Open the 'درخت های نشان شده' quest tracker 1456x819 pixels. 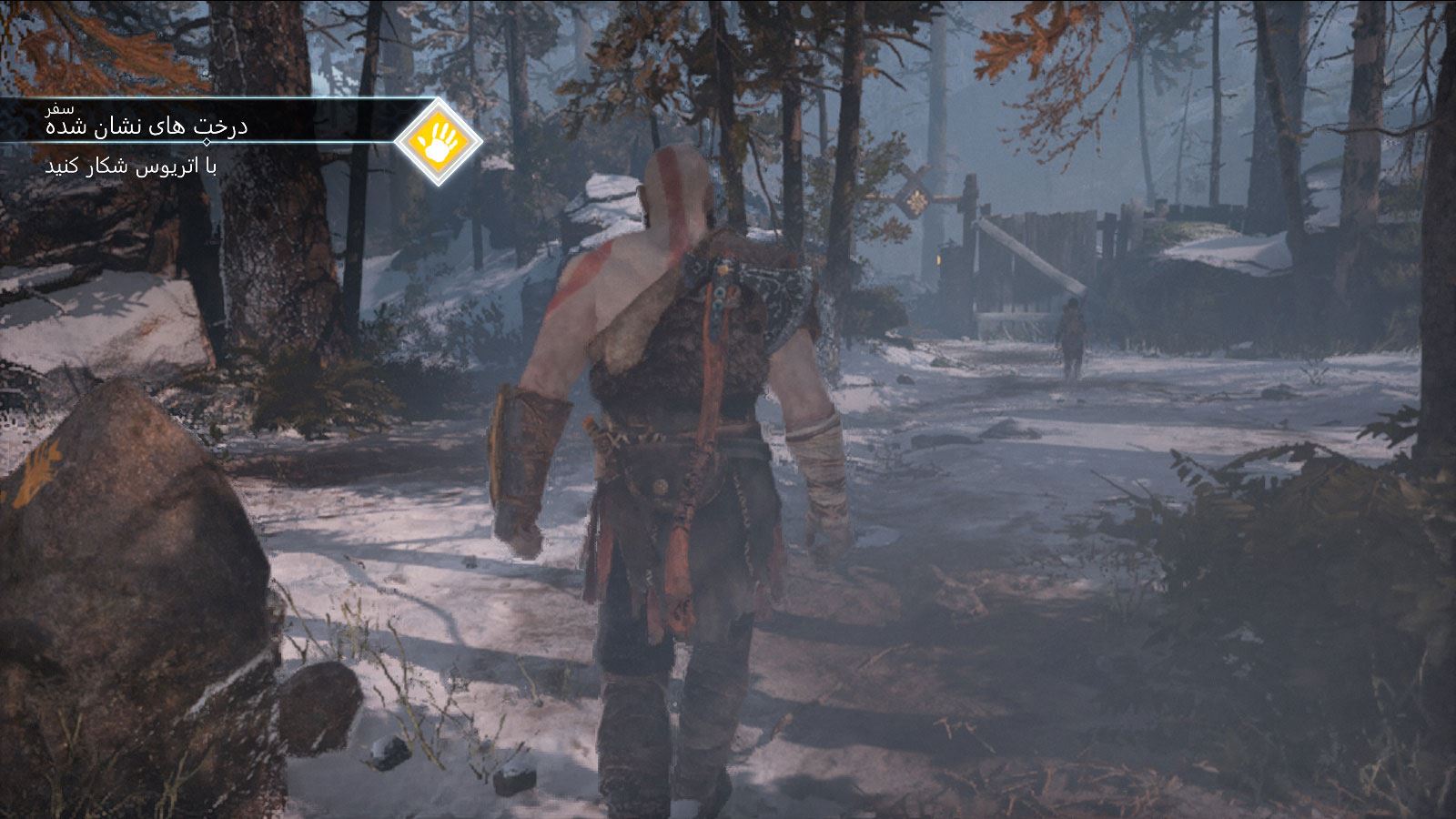click(x=147, y=126)
